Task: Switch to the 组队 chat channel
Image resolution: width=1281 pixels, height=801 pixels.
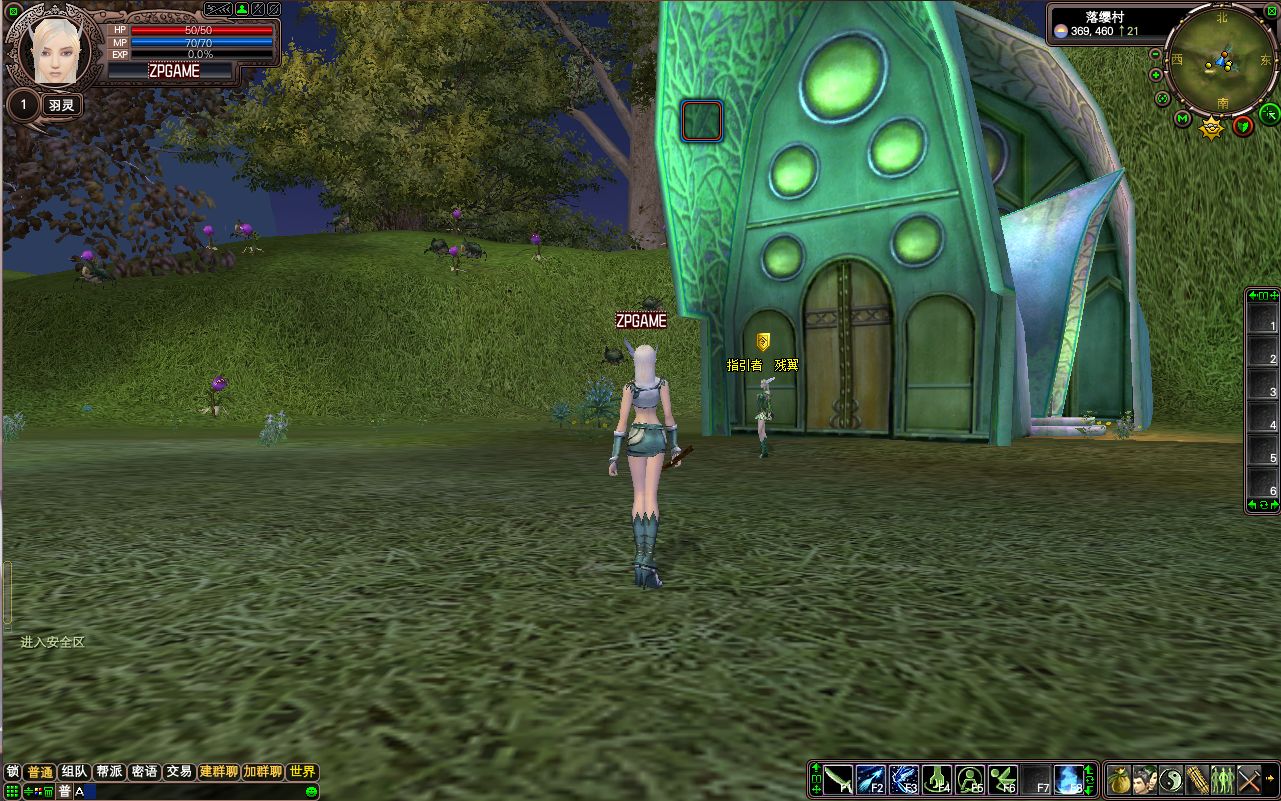Action: pyautogui.click(x=75, y=772)
